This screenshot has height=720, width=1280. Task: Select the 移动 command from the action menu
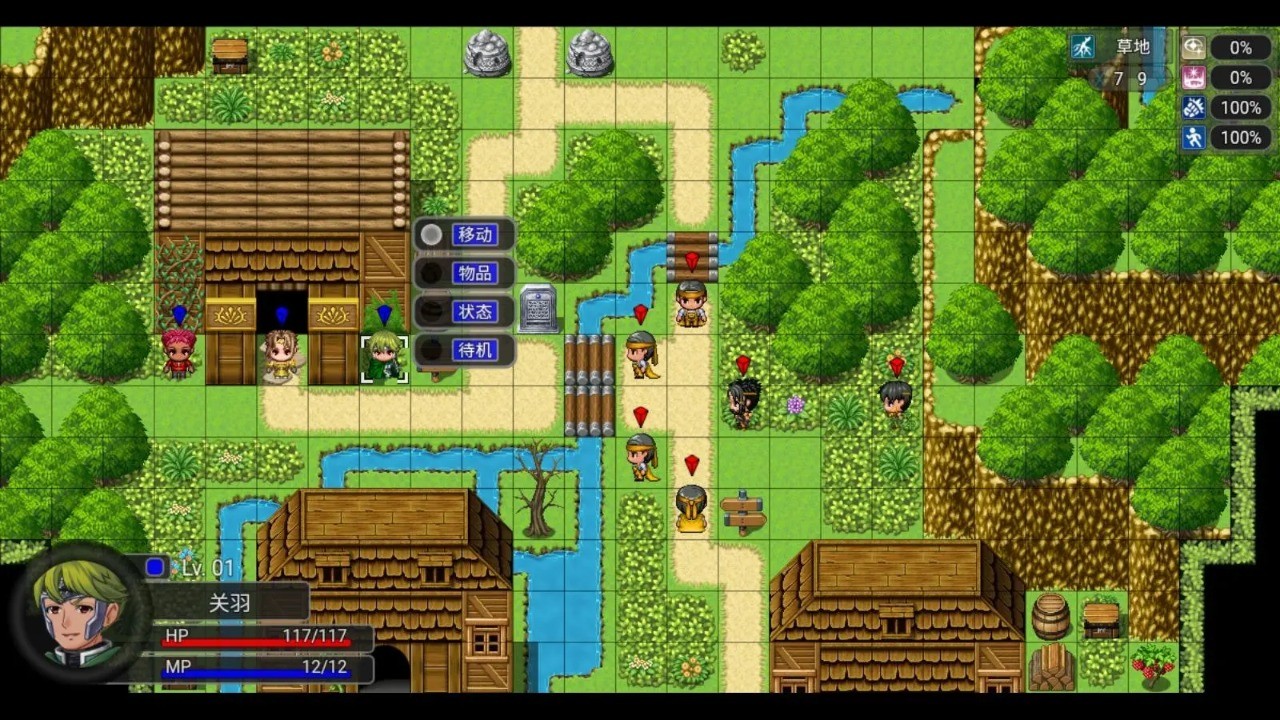click(x=476, y=235)
